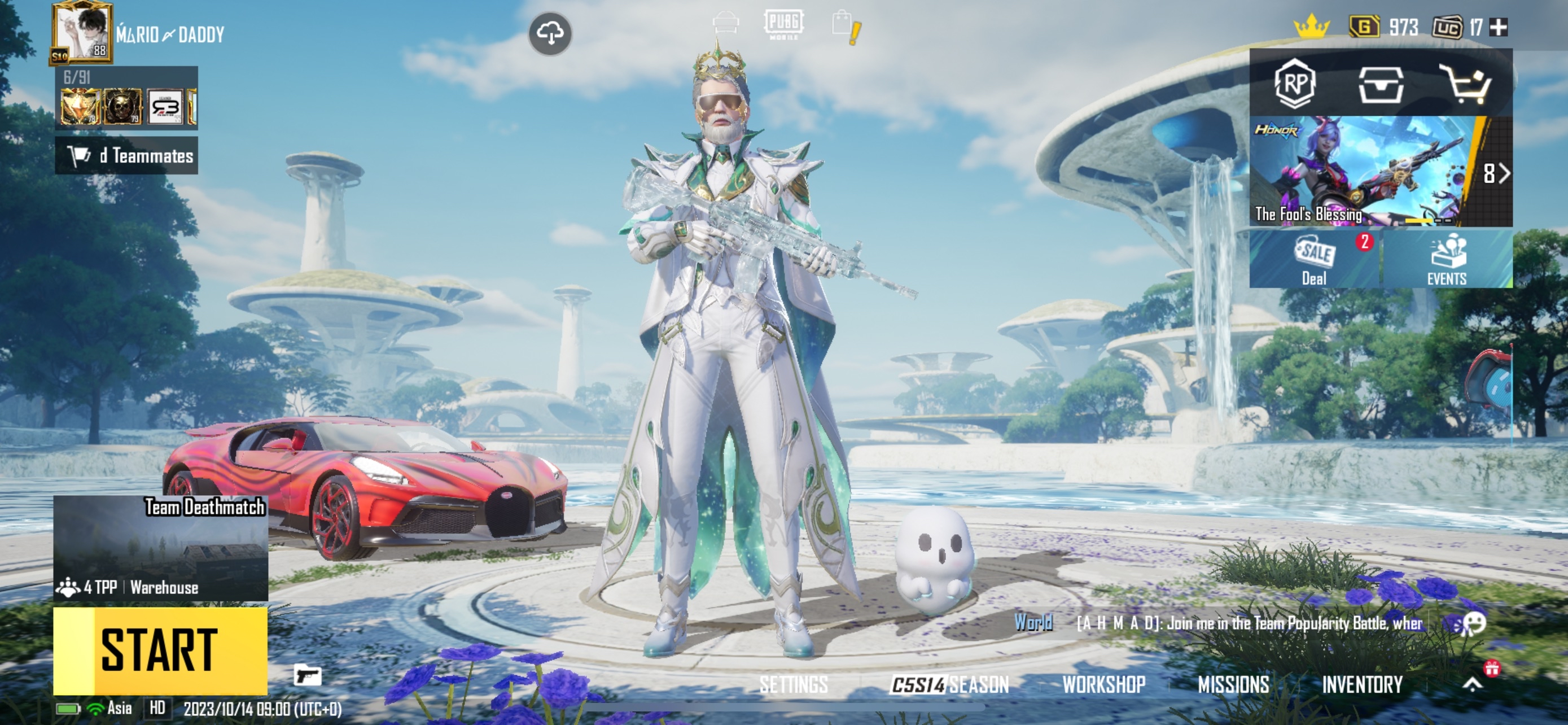Viewport: 1568px width, 725px height.
Task: Open the Royale Pass RP icon
Action: (x=1295, y=84)
